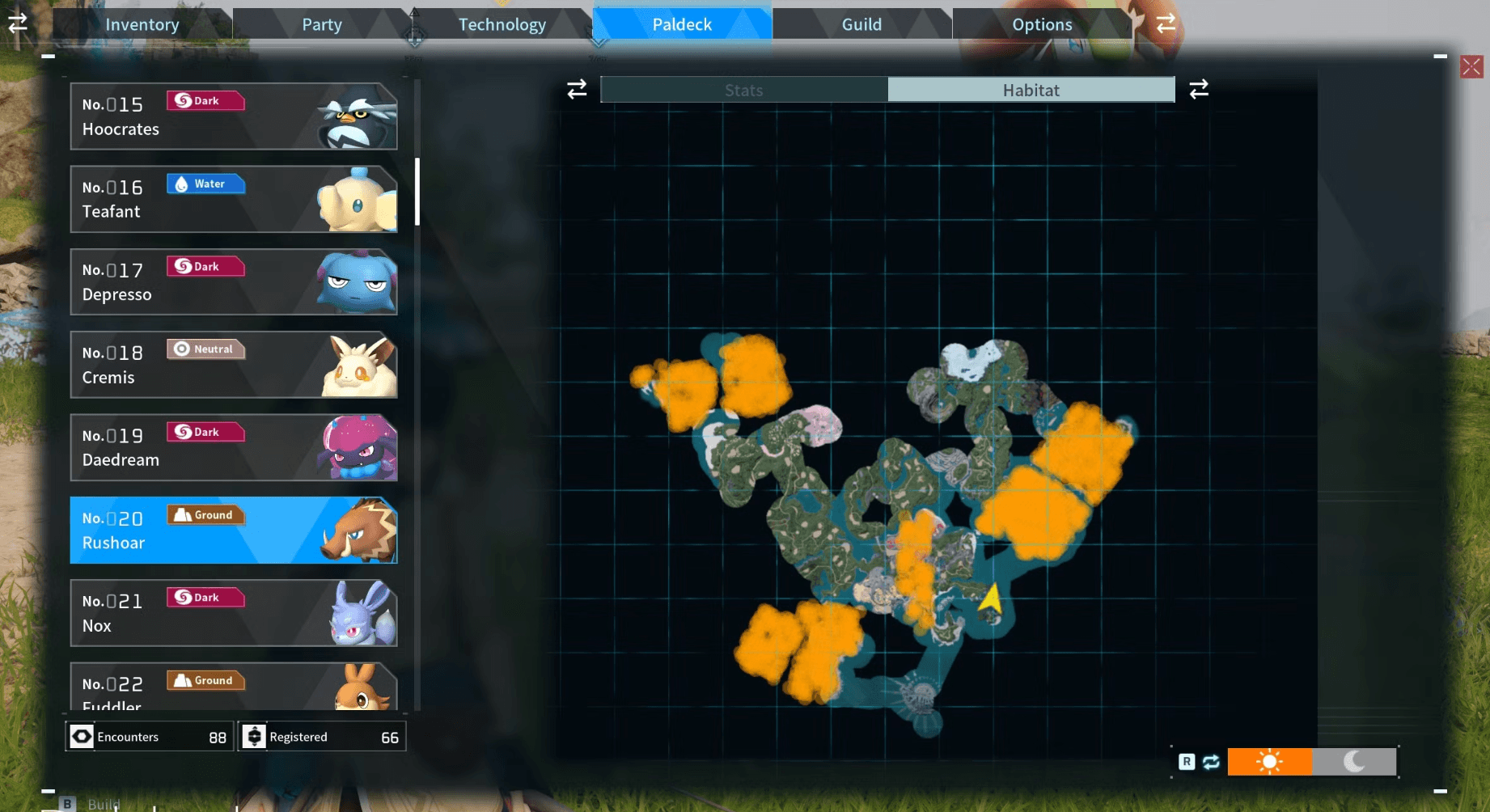
Task: Choose Nox entry No.021
Action: [x=233, y=613]
